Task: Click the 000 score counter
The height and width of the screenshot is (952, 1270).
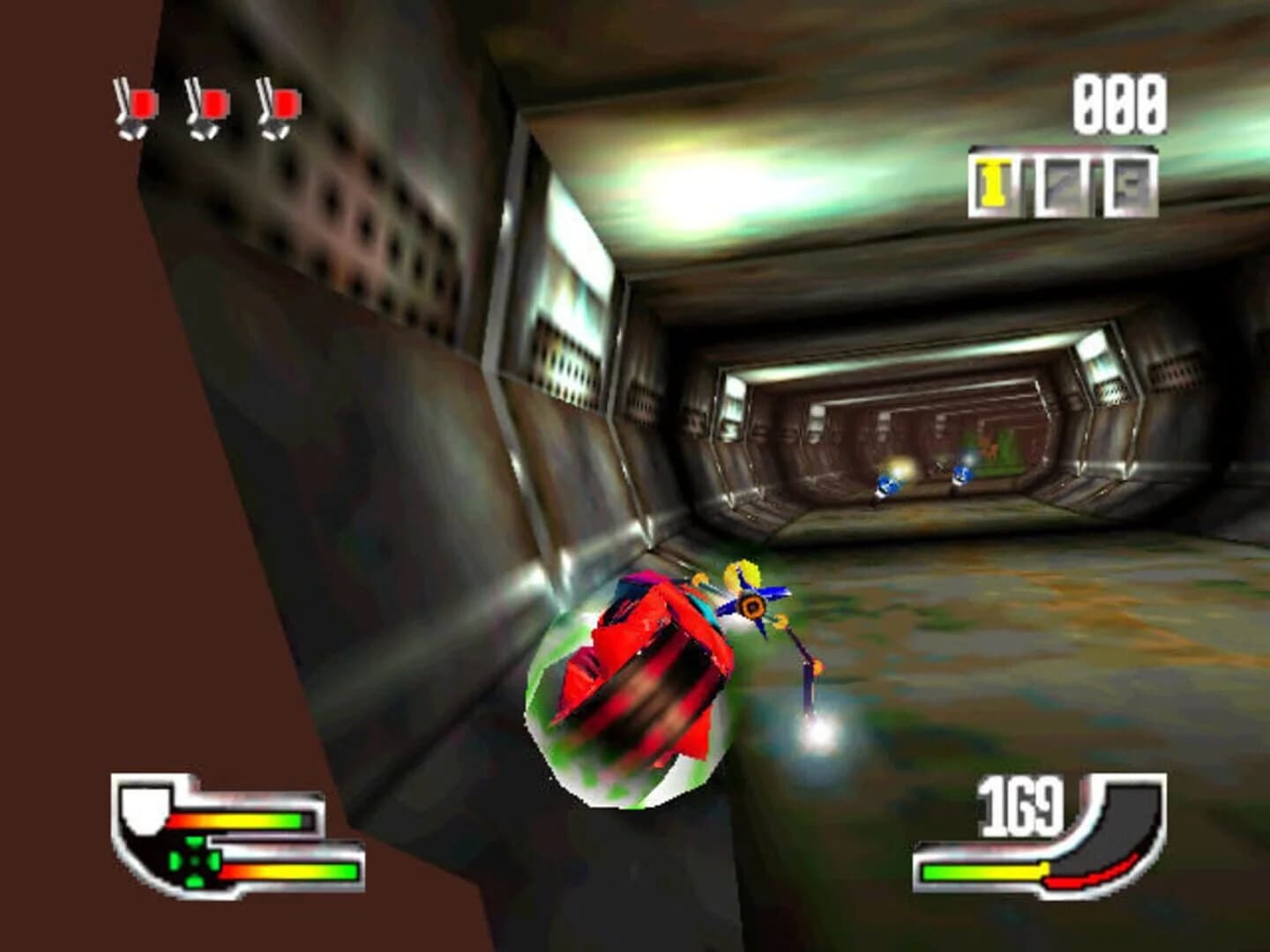Action: 1116,104
